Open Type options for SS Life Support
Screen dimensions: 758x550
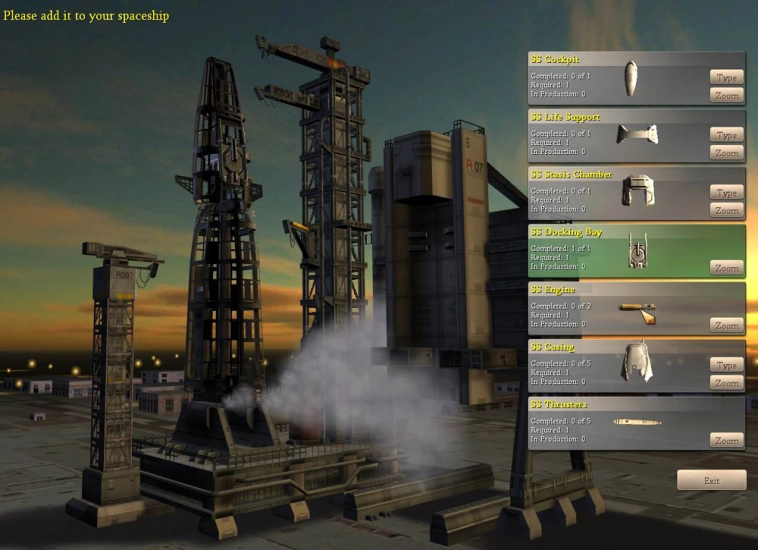point(727,135)
